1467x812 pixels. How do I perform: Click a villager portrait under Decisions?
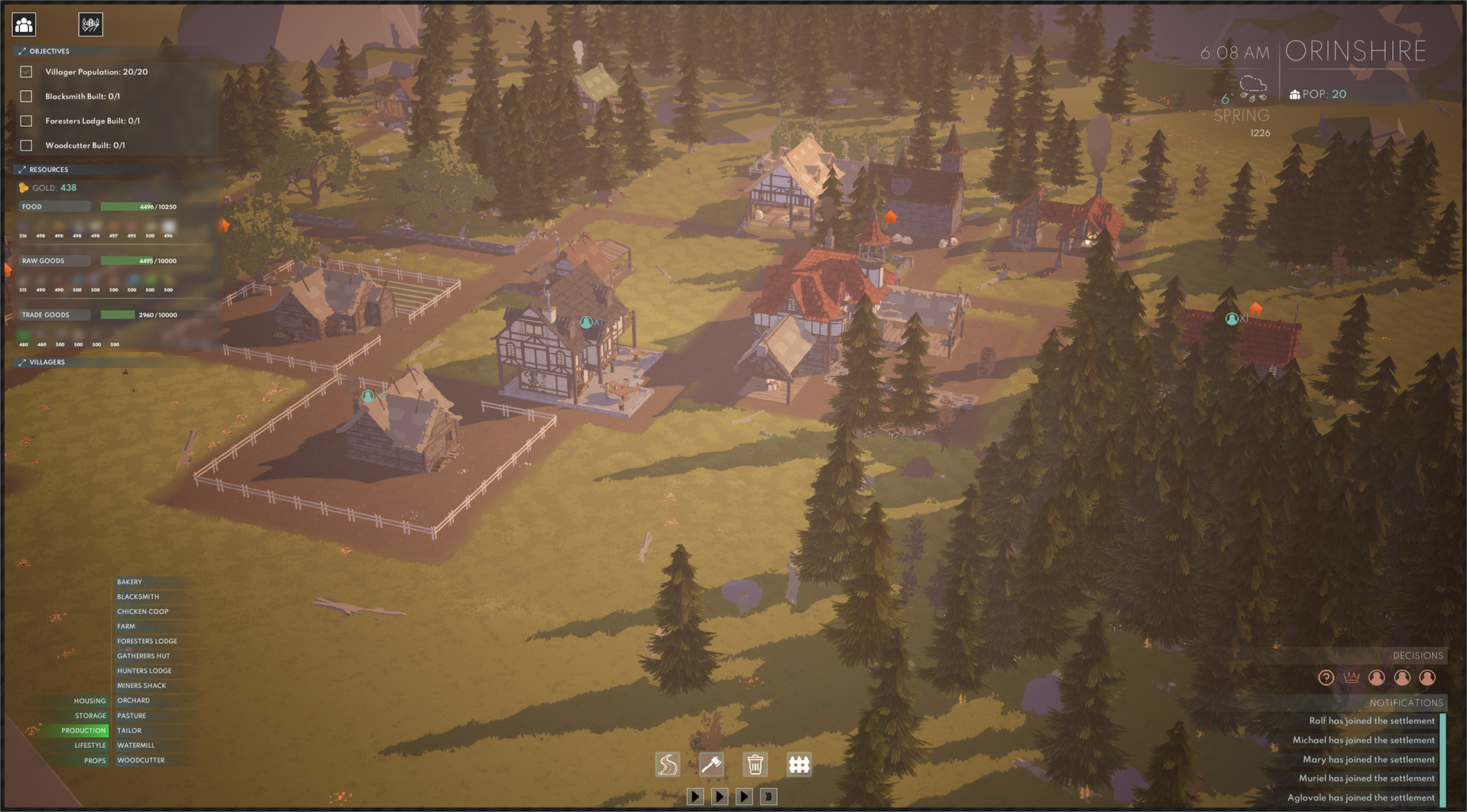pos(1376,677)
